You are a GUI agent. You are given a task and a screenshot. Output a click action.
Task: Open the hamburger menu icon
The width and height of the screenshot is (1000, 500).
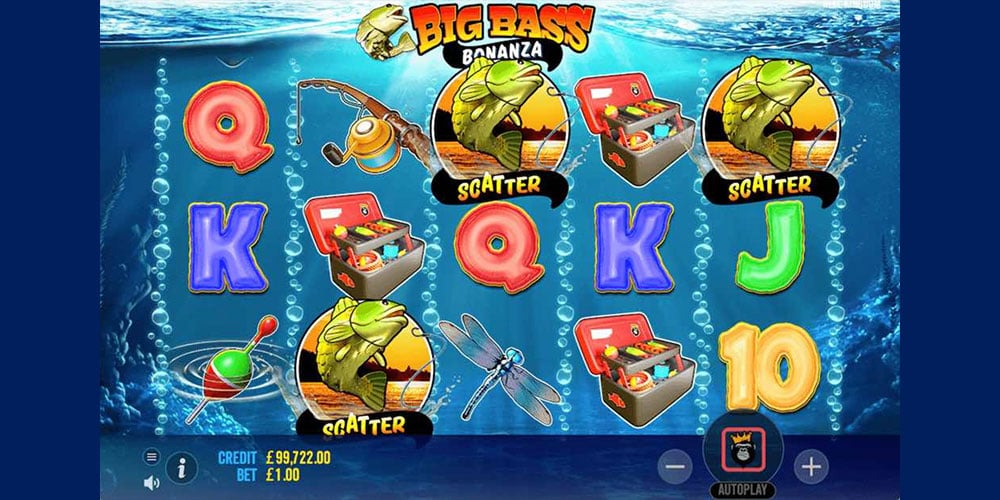click(x=152, y=457)
